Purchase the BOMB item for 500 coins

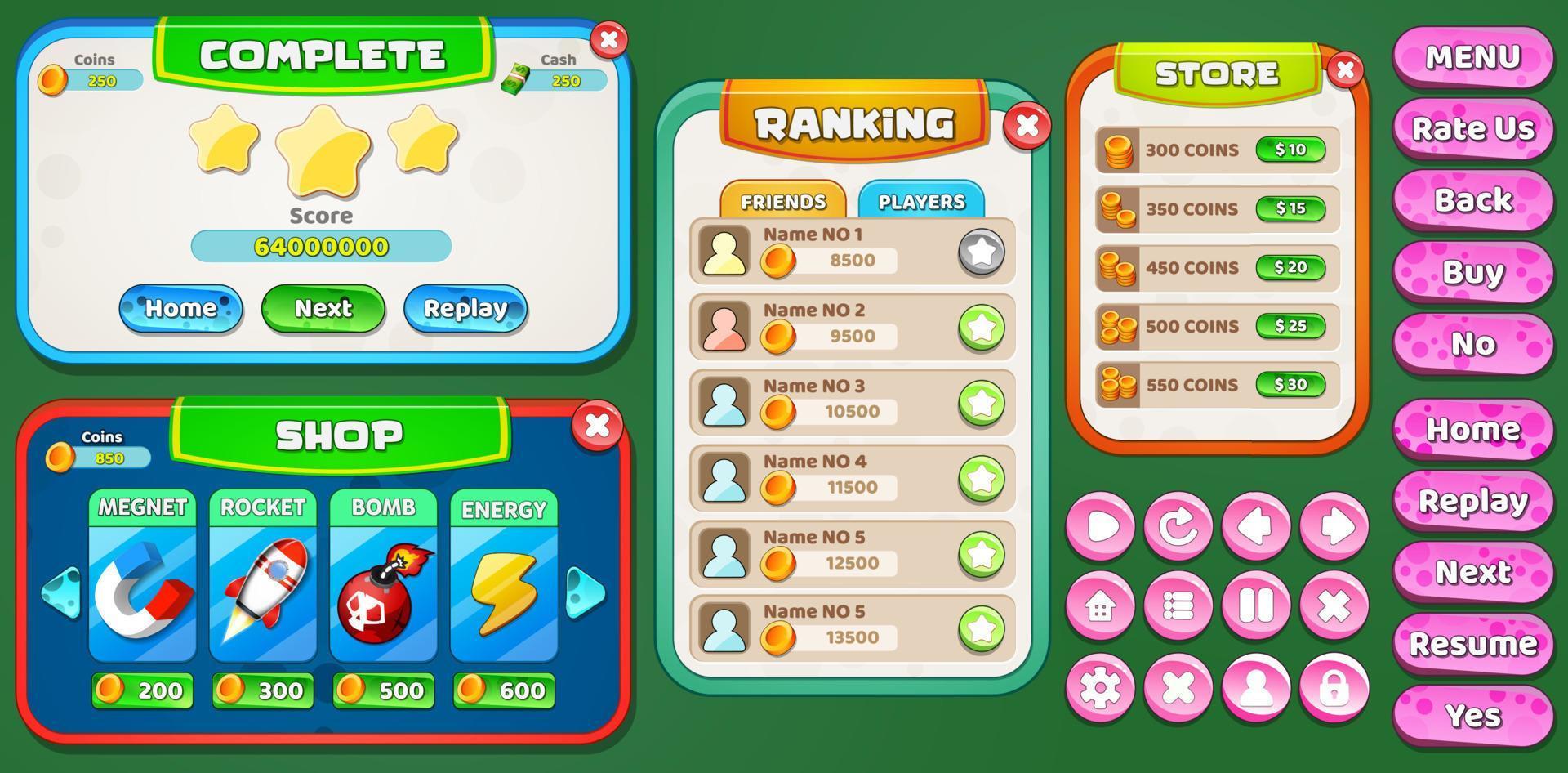tap(381, 689)
